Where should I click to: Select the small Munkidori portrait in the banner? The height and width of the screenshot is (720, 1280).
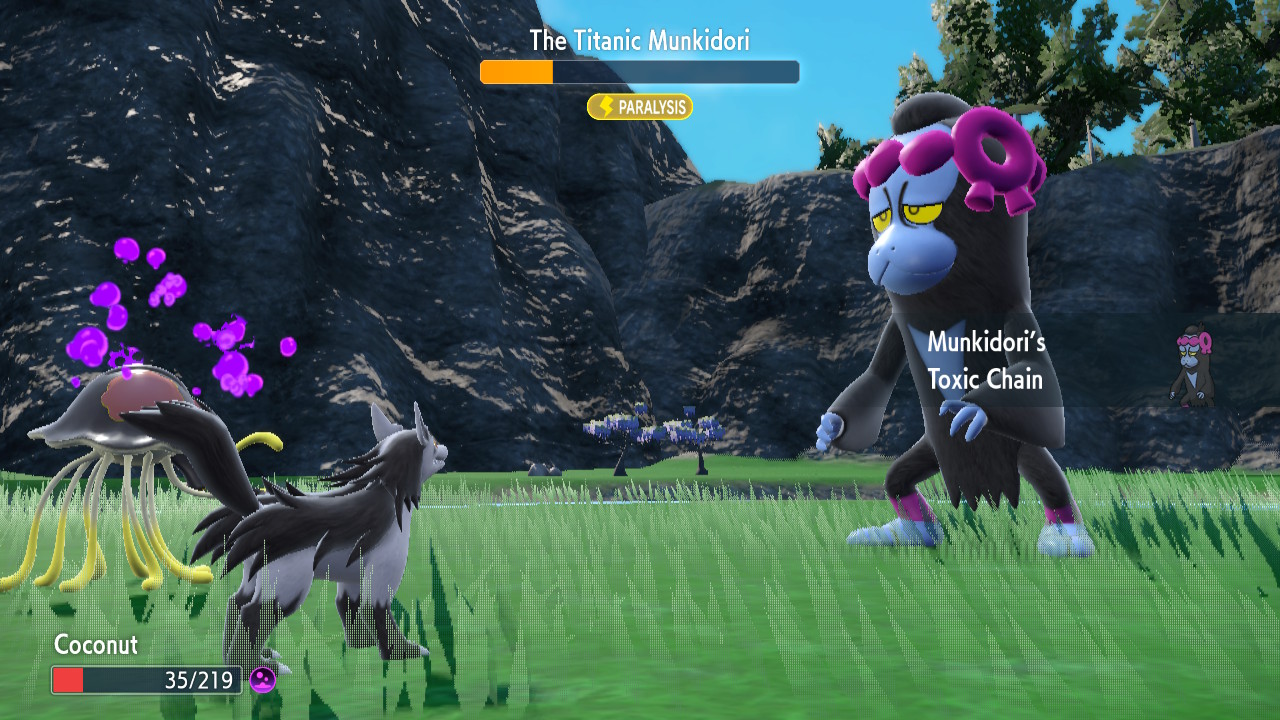click(x=1193, y=364)
